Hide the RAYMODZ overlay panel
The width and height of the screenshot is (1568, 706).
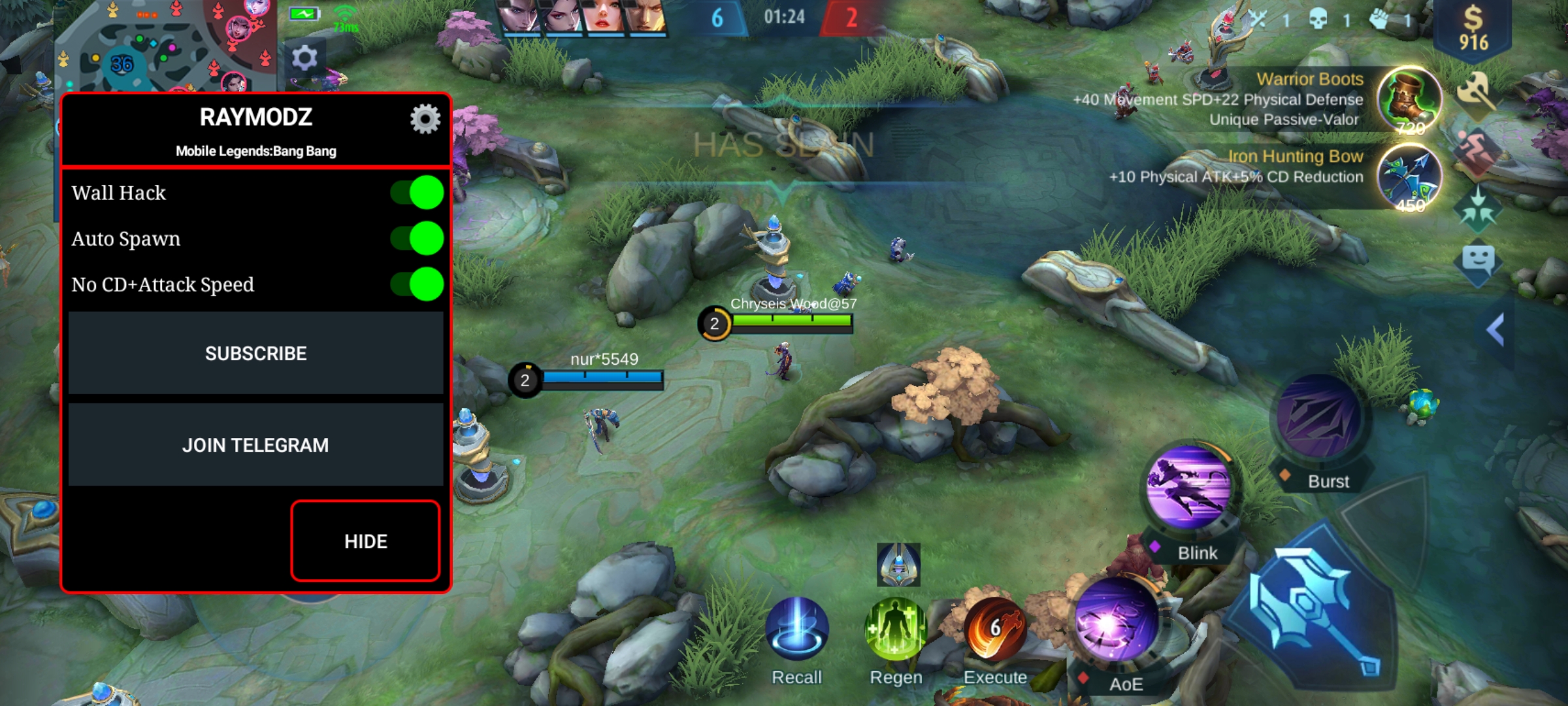tap(365, 541)
